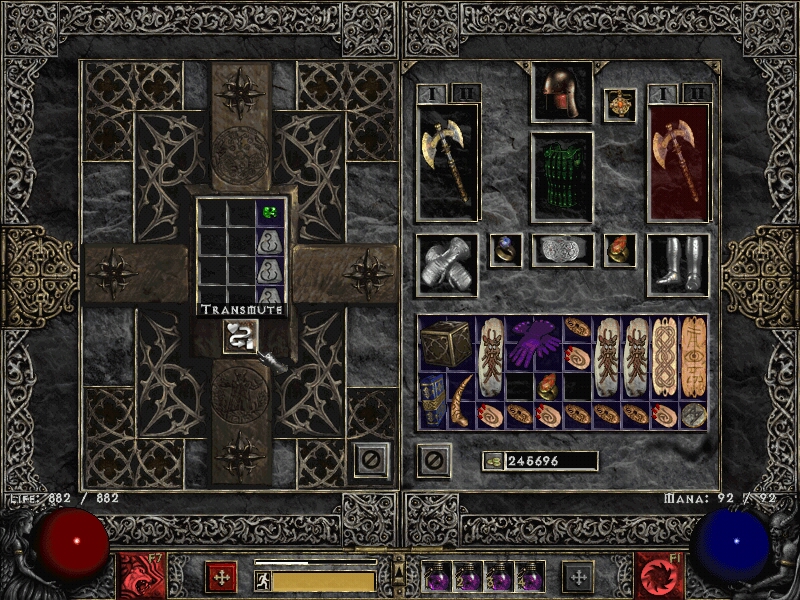Use the first purple potion in the belt
800x600 pixels.
(437, 577)
